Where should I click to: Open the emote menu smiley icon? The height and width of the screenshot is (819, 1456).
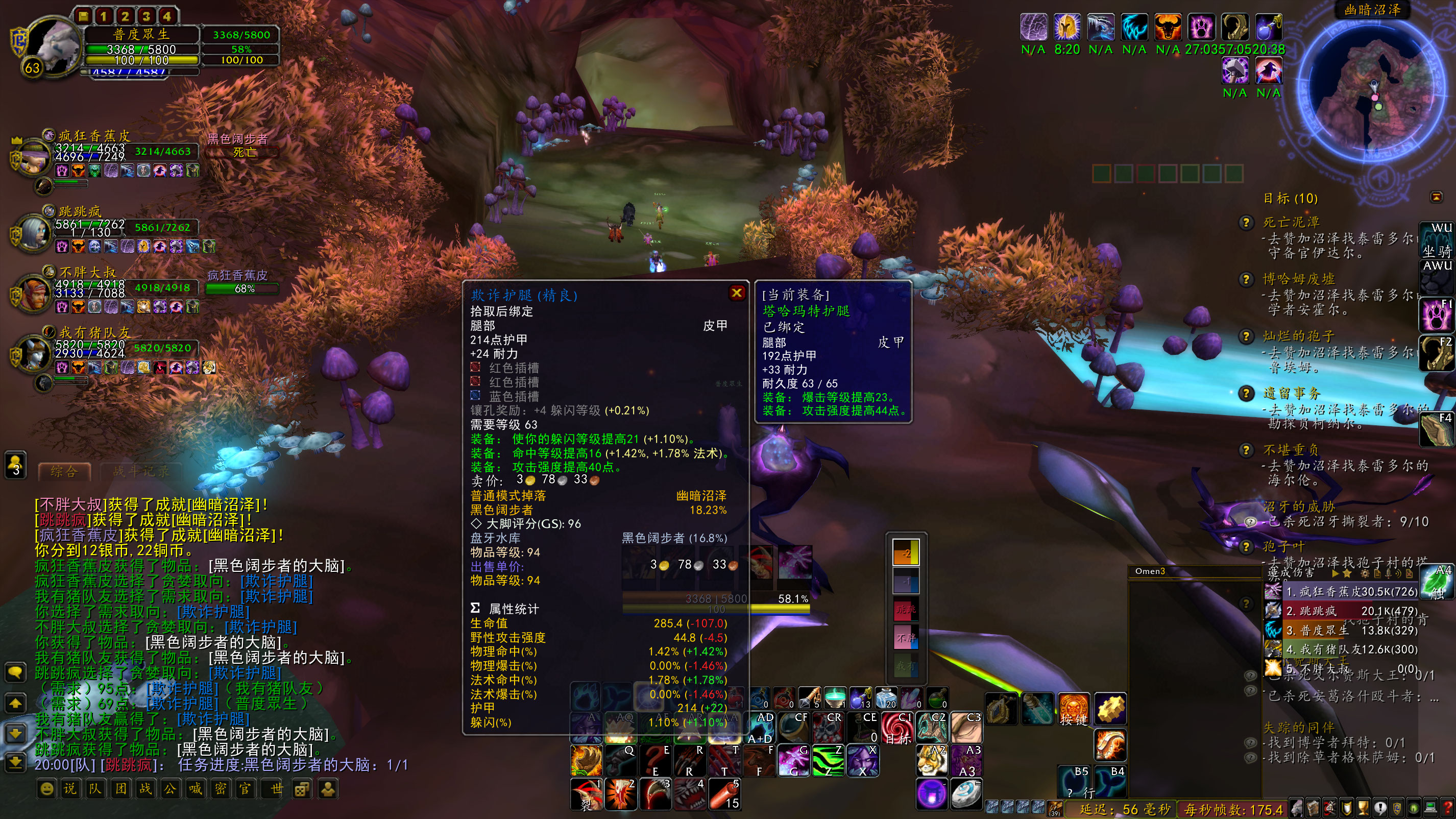(47, 789)
